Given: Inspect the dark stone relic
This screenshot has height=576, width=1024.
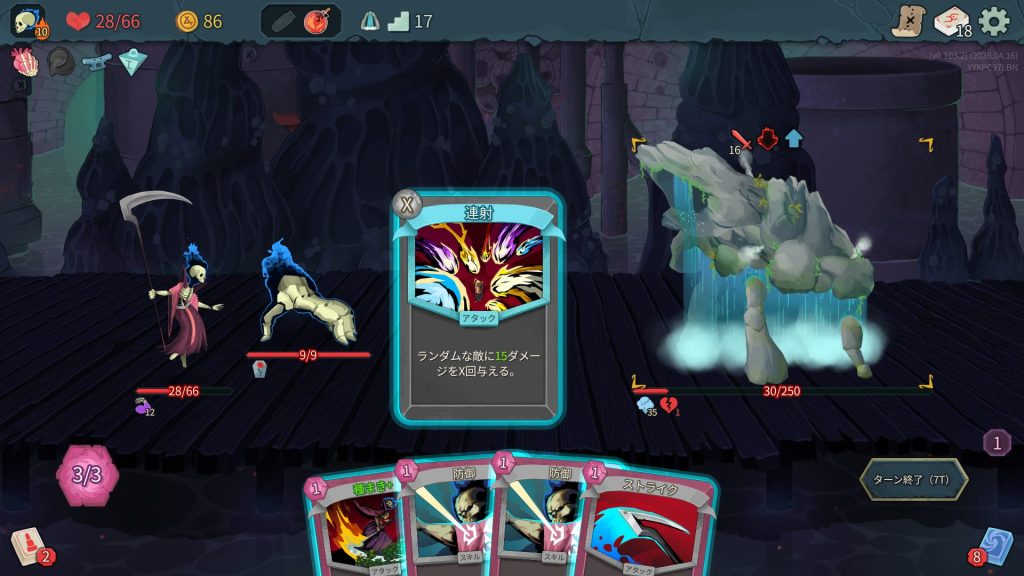Looking at the screenshot, I should coord(60,62).
